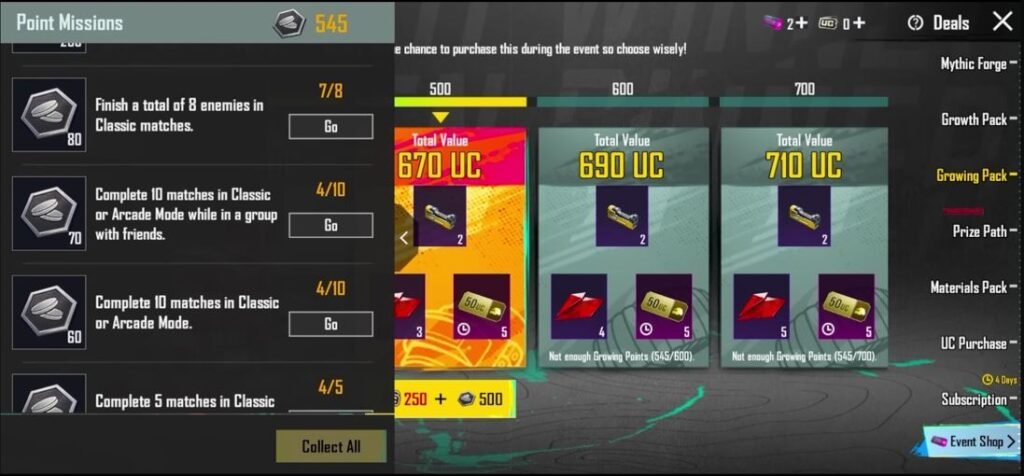
Task: Close the event screen with X
Action: click(x=1002, y=22)
